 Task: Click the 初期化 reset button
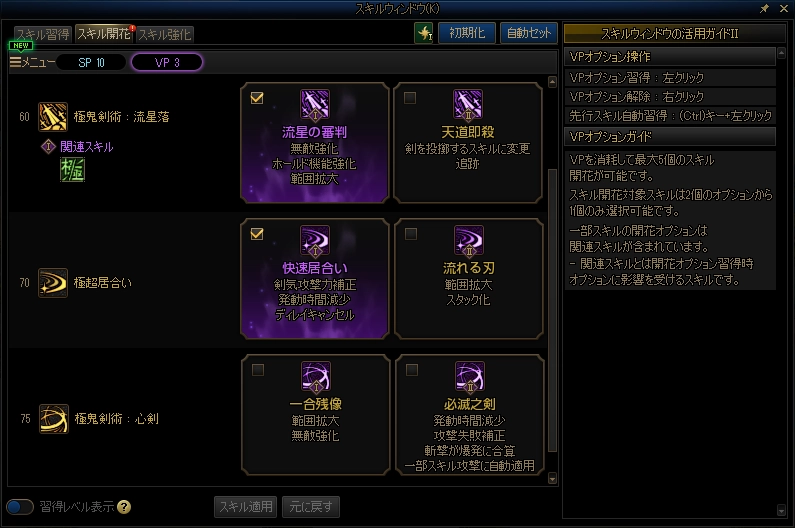coord(467,32)
